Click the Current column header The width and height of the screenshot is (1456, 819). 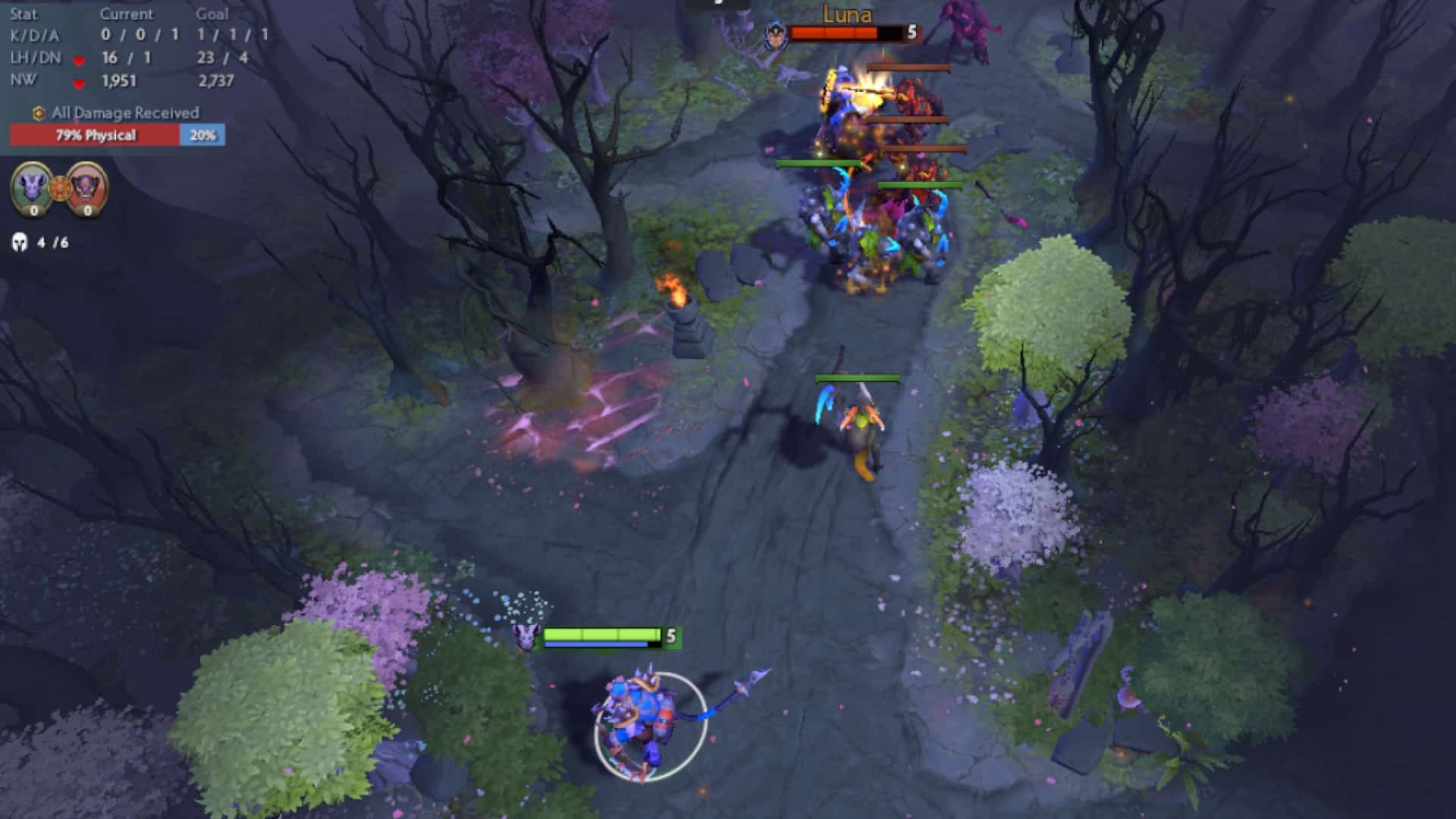point(126,13)
